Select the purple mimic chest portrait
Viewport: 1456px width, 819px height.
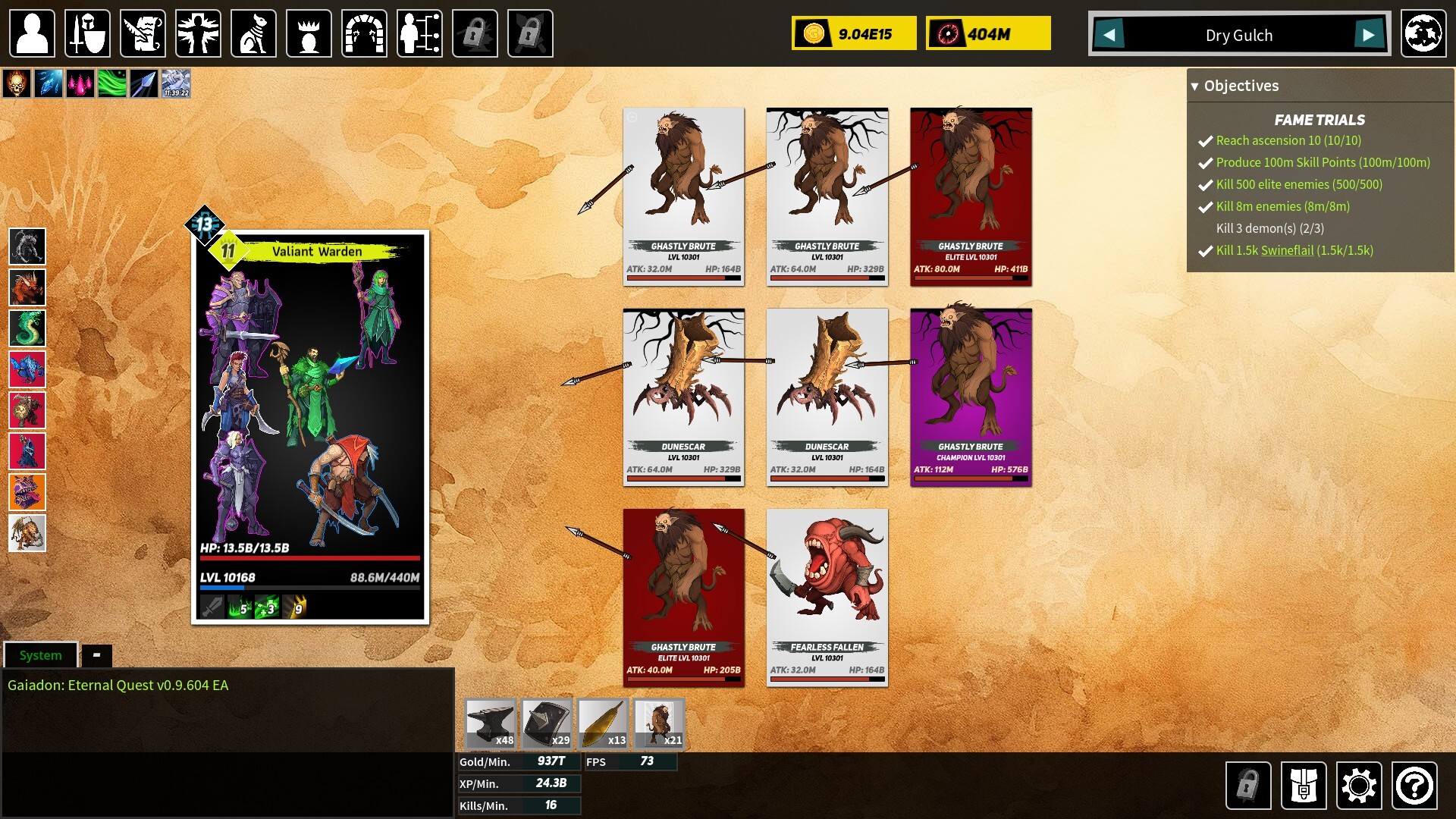[x=27, y=492]
